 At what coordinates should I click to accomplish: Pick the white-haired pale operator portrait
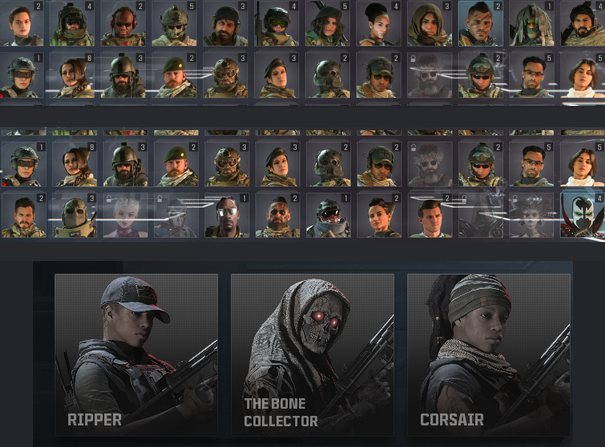pos(125,214)
